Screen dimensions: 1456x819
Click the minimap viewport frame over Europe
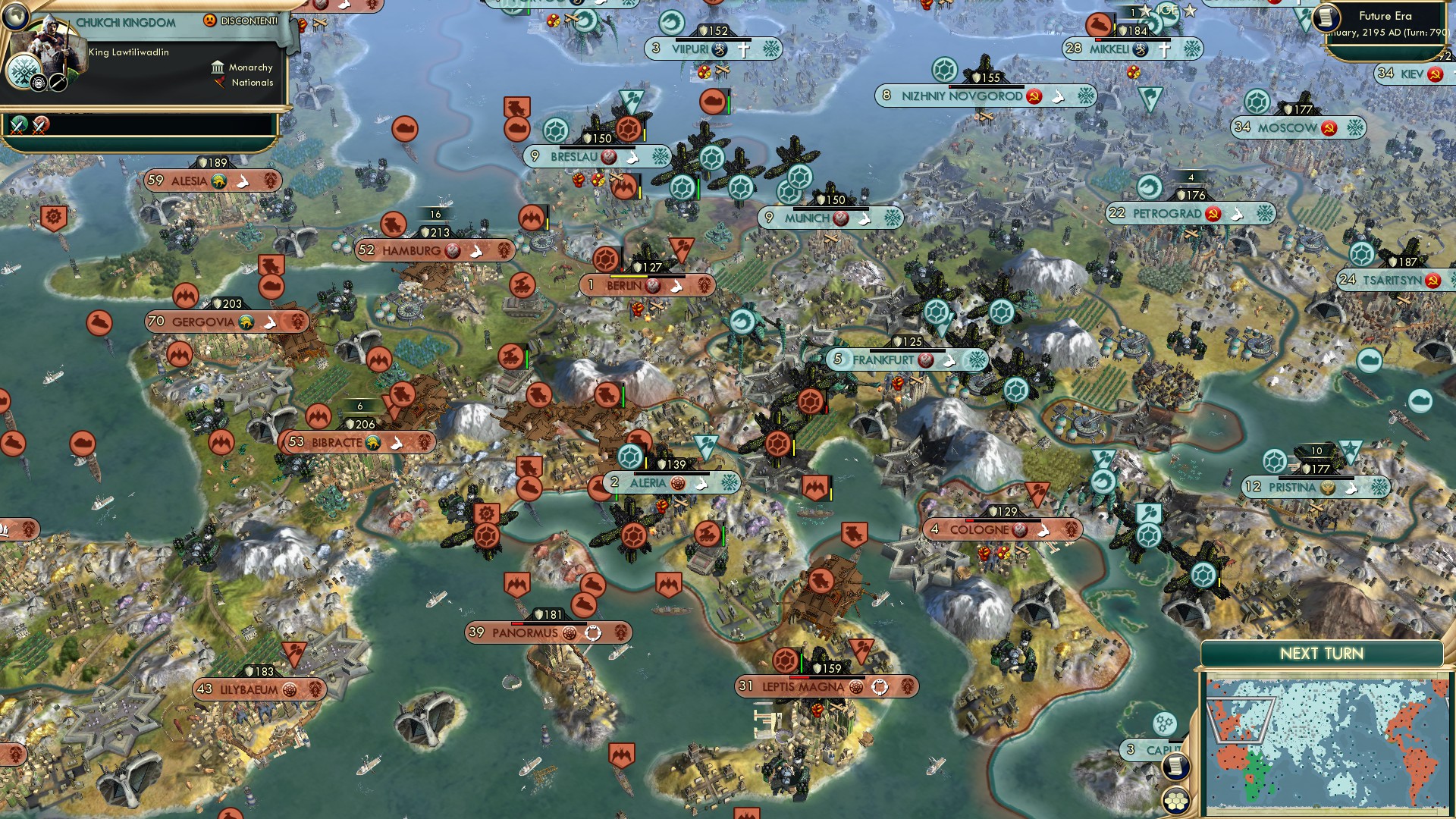click(1242, 720)
